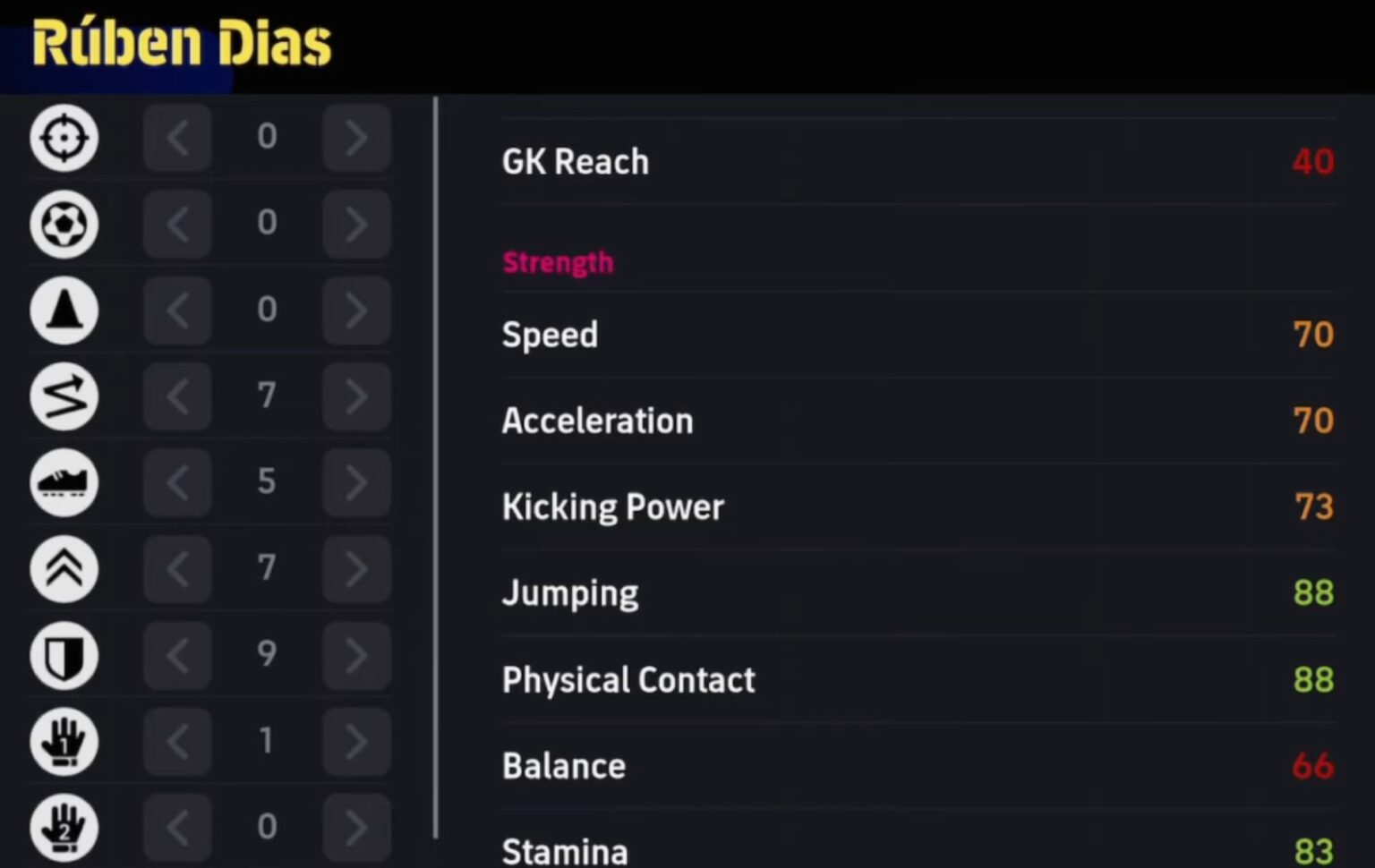This screenshot has width=1375, height=868.
Task: Select the curved arrow skill icon
Action: point(63,396)
